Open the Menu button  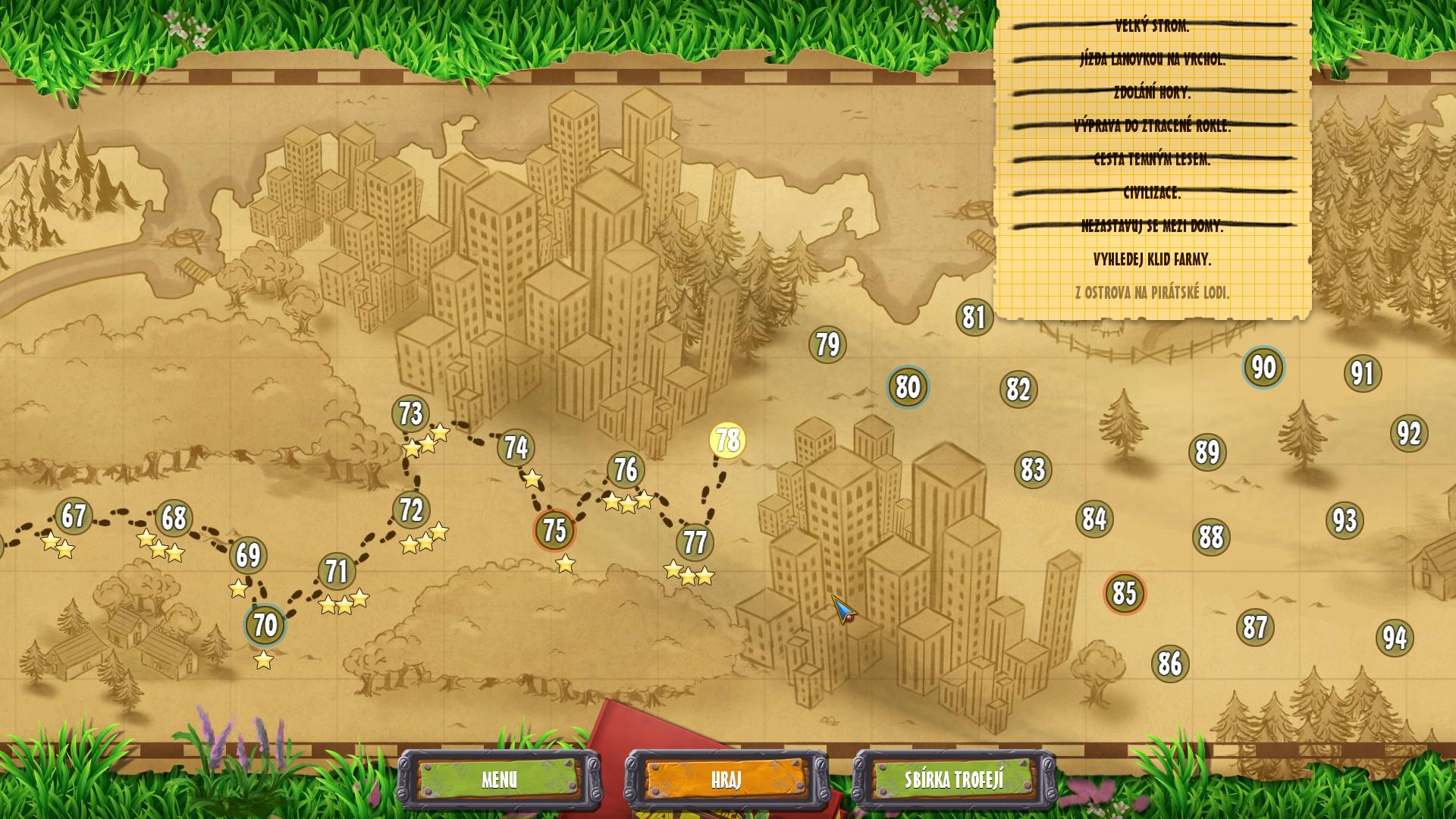tap(499, 780)
